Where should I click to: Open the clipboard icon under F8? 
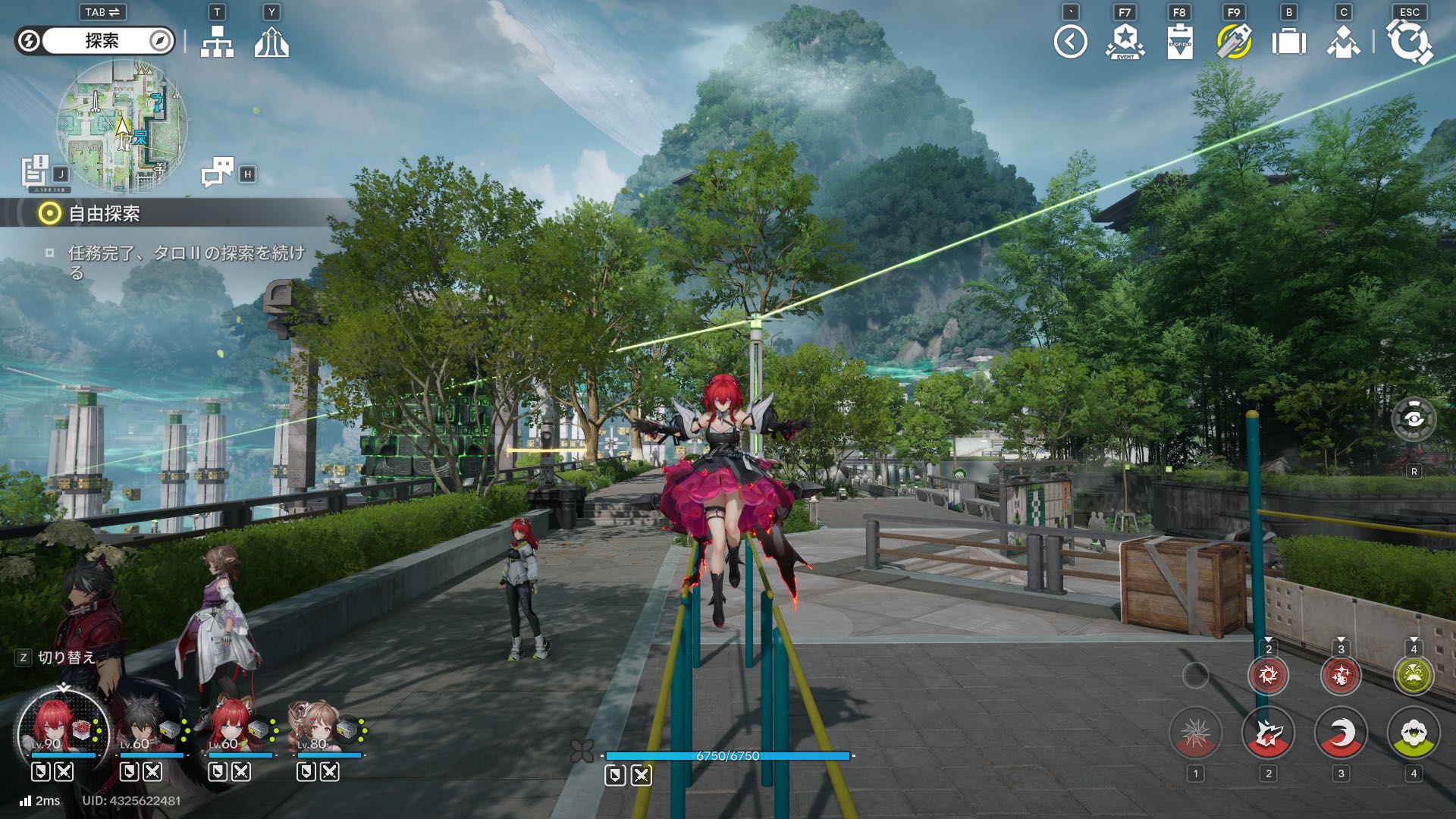coord(1179,42)
